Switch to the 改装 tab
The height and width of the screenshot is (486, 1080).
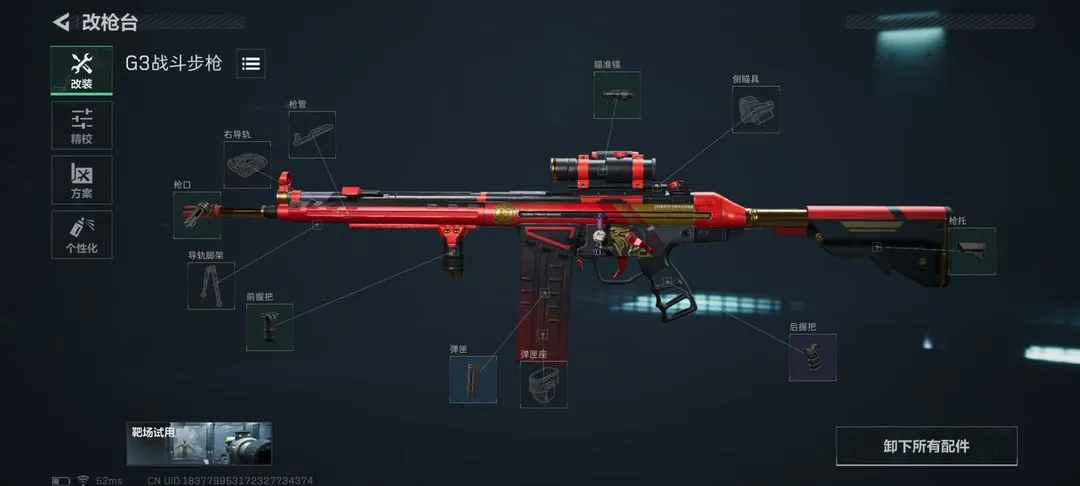[x=82, y=71]
